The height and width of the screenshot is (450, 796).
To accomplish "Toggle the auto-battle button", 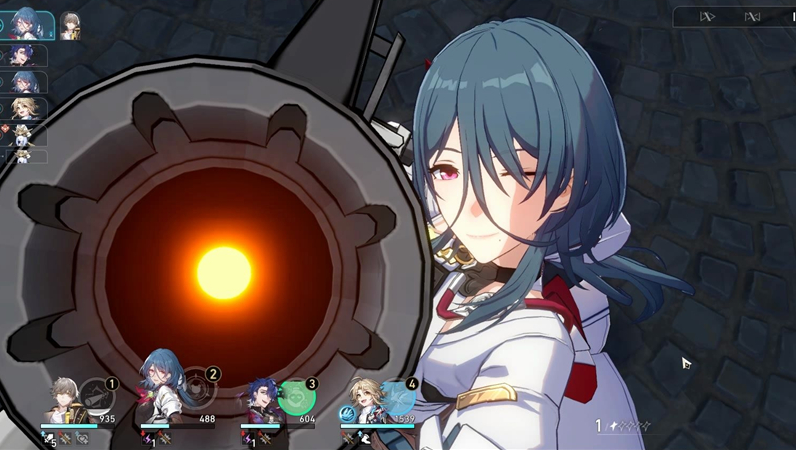I will point(752,16).
